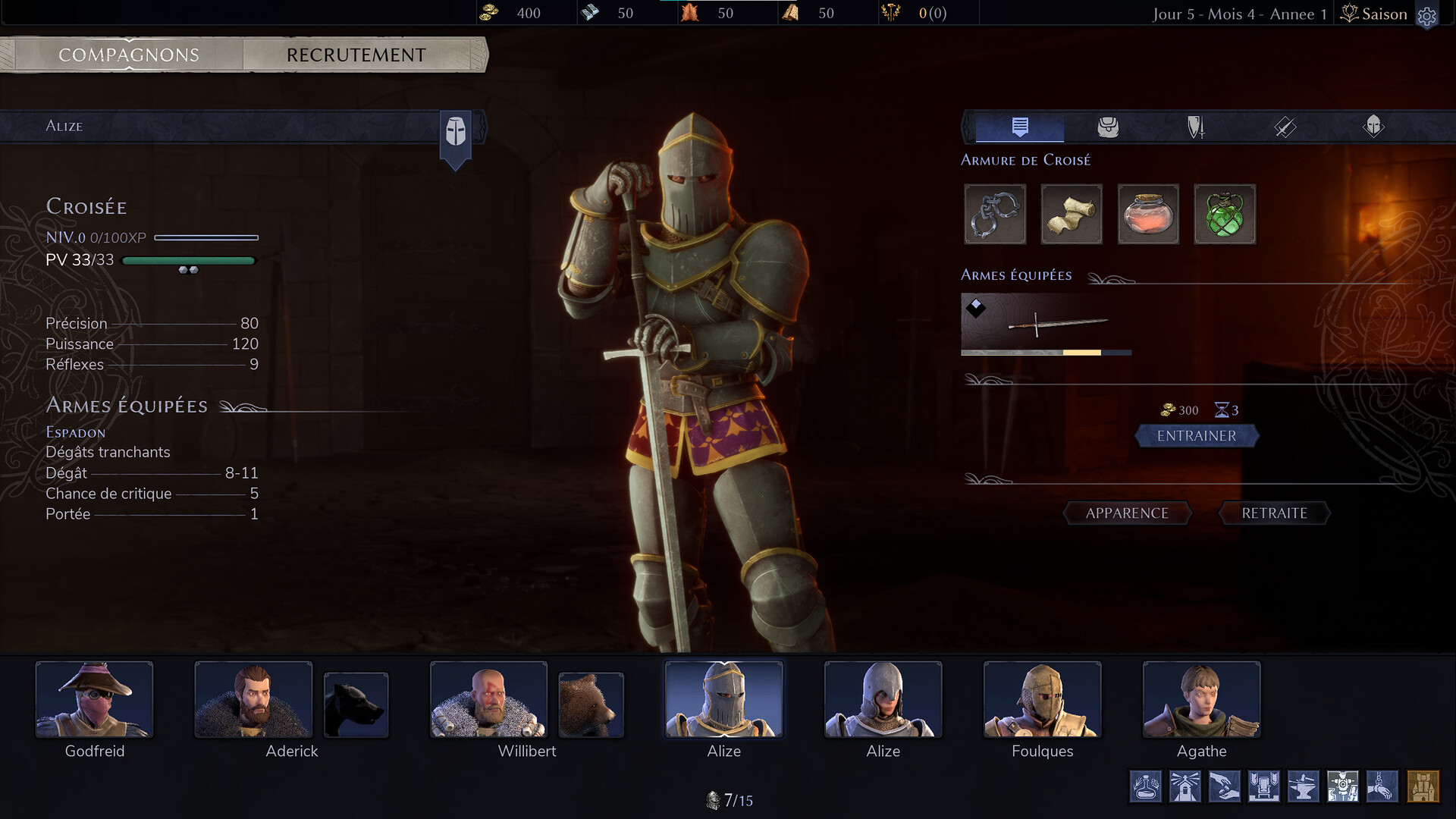Switch to the Recrutement tab
Image resolution: width=1456 pixels, height=819 pixels.
coord(355,55)
